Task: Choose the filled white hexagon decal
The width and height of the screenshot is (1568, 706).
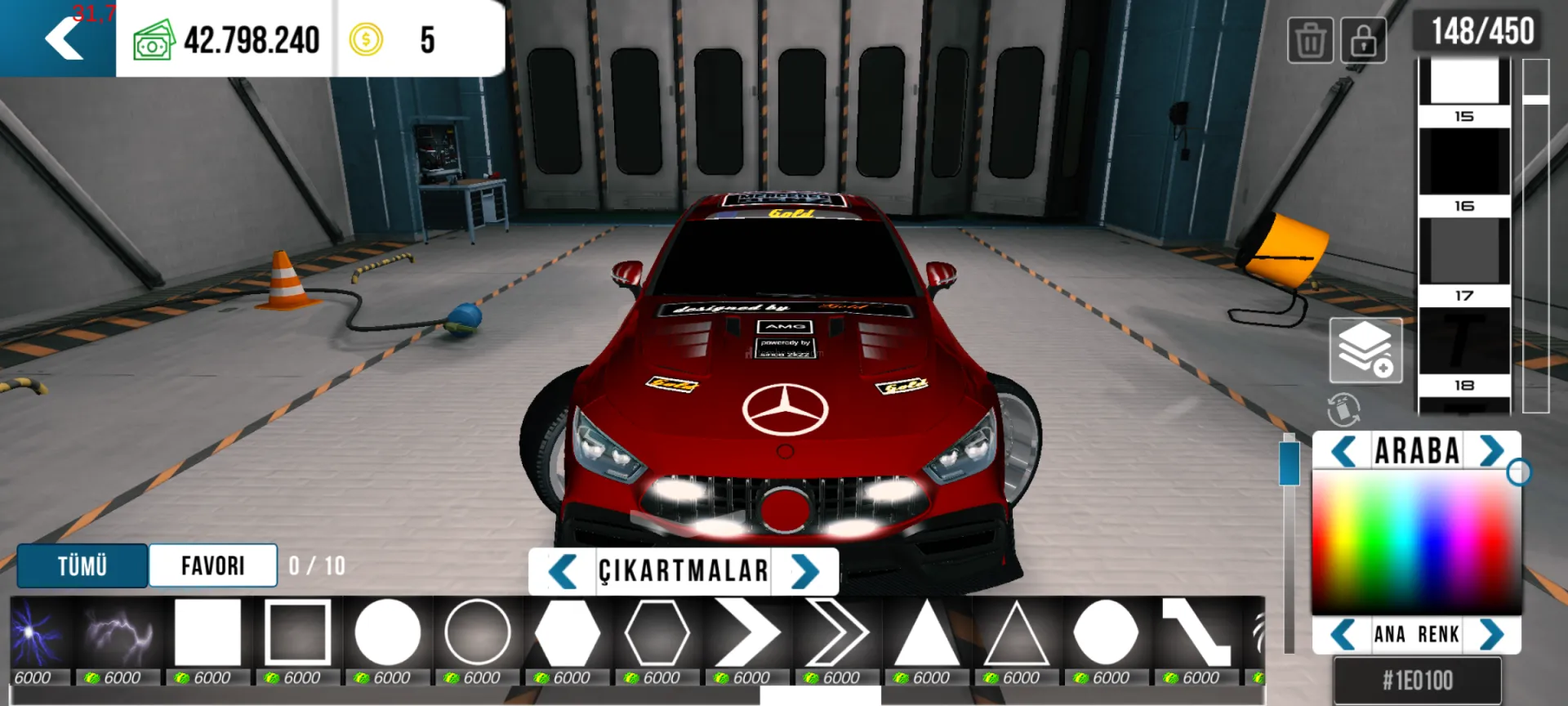Action: coord(567,632)
